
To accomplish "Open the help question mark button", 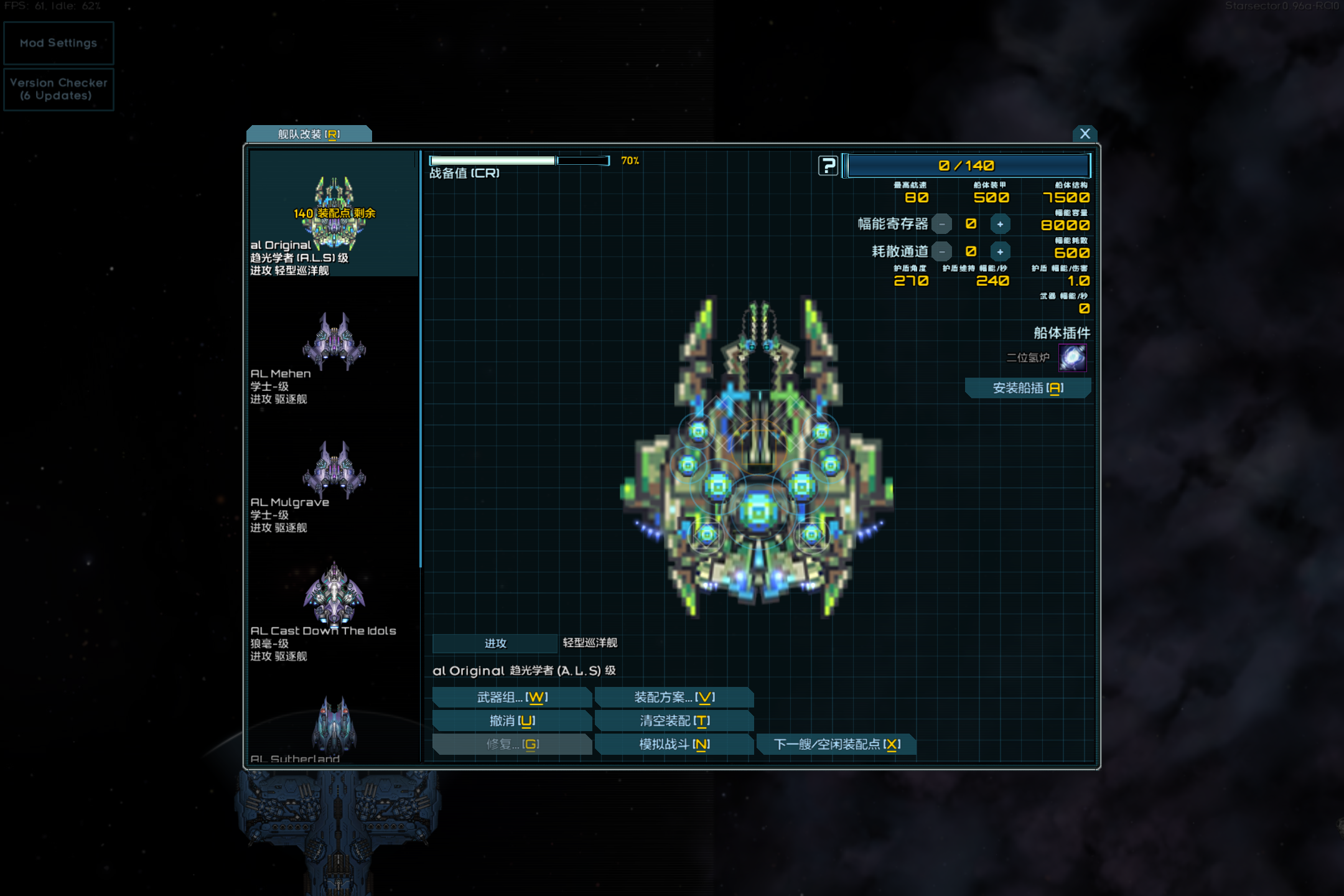I will click(x=828, y=166).
